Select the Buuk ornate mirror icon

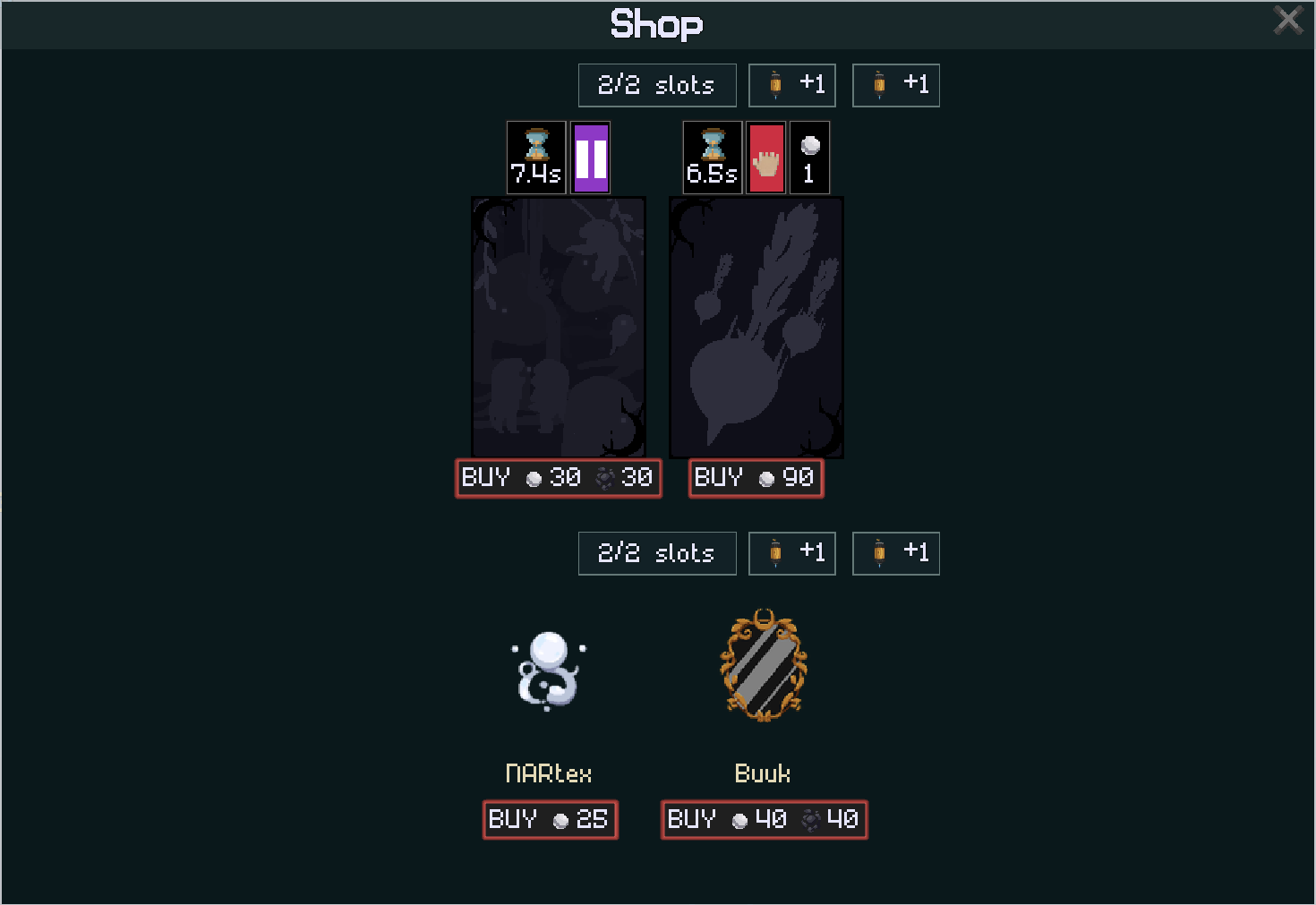(x=762, y=666)
